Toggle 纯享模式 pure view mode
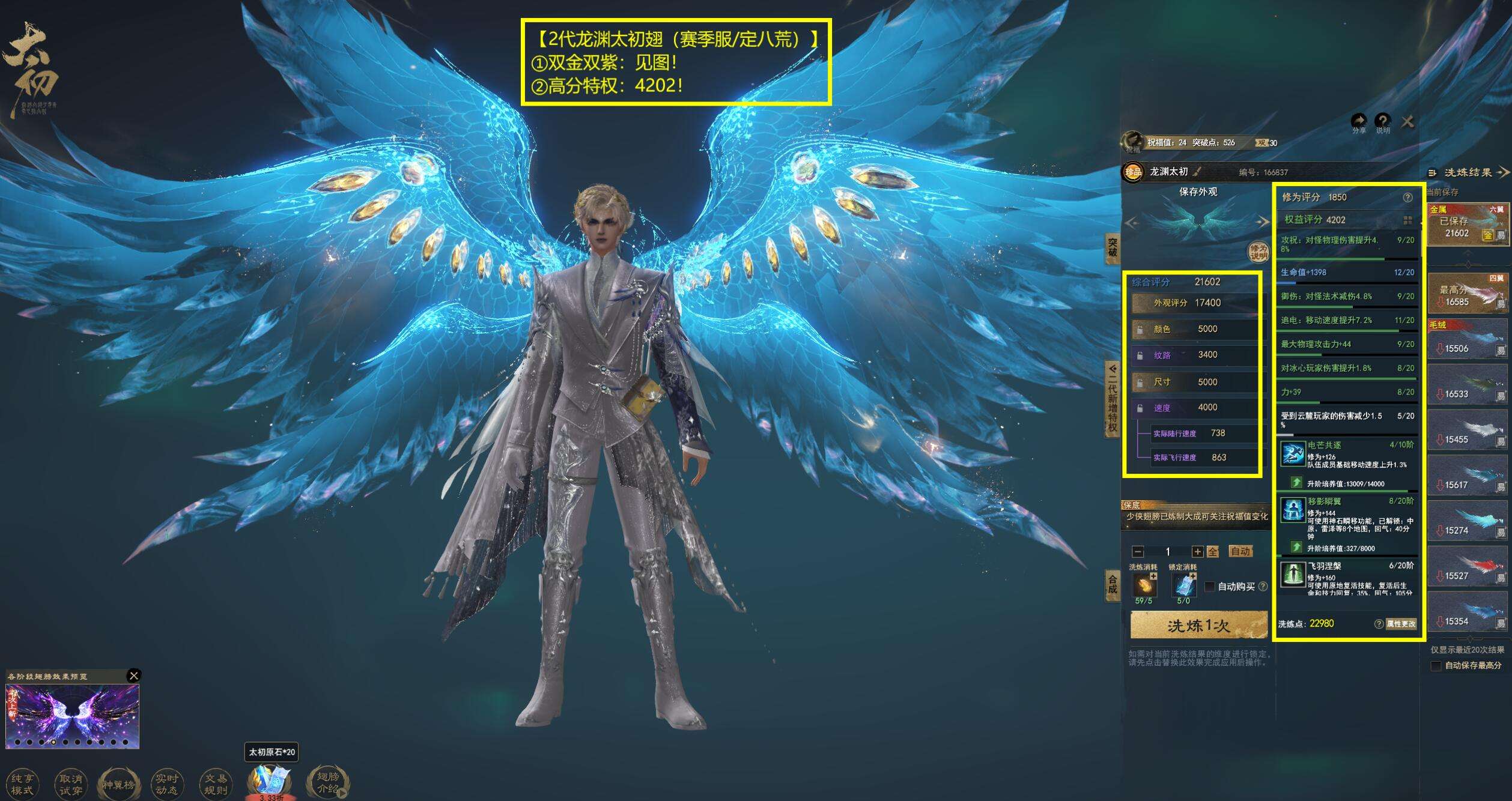 click(x=23, y=784)
